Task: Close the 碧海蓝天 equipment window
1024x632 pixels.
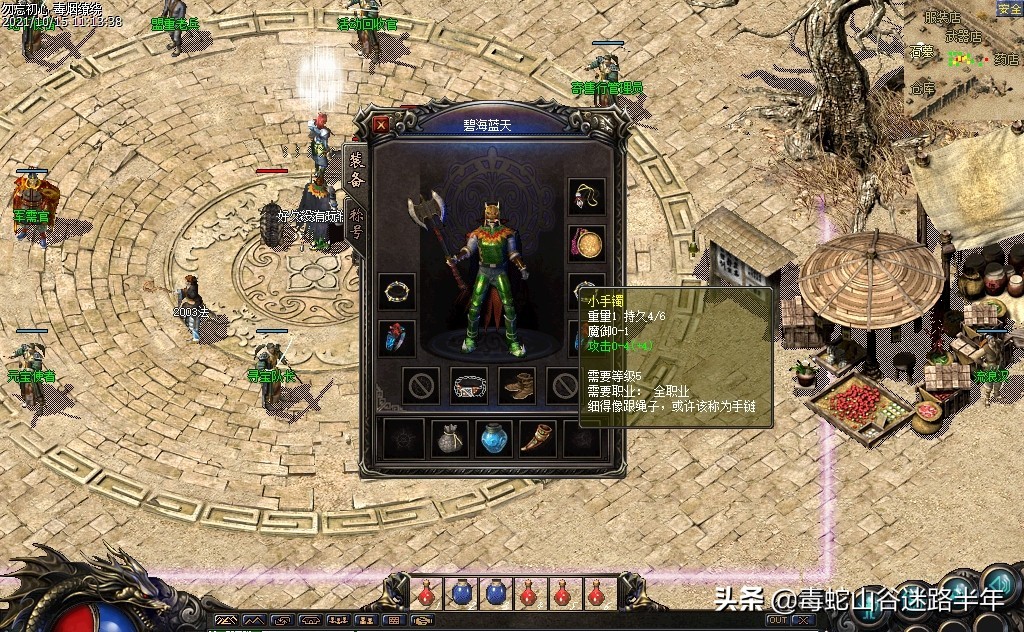Action: coord(381,125)
